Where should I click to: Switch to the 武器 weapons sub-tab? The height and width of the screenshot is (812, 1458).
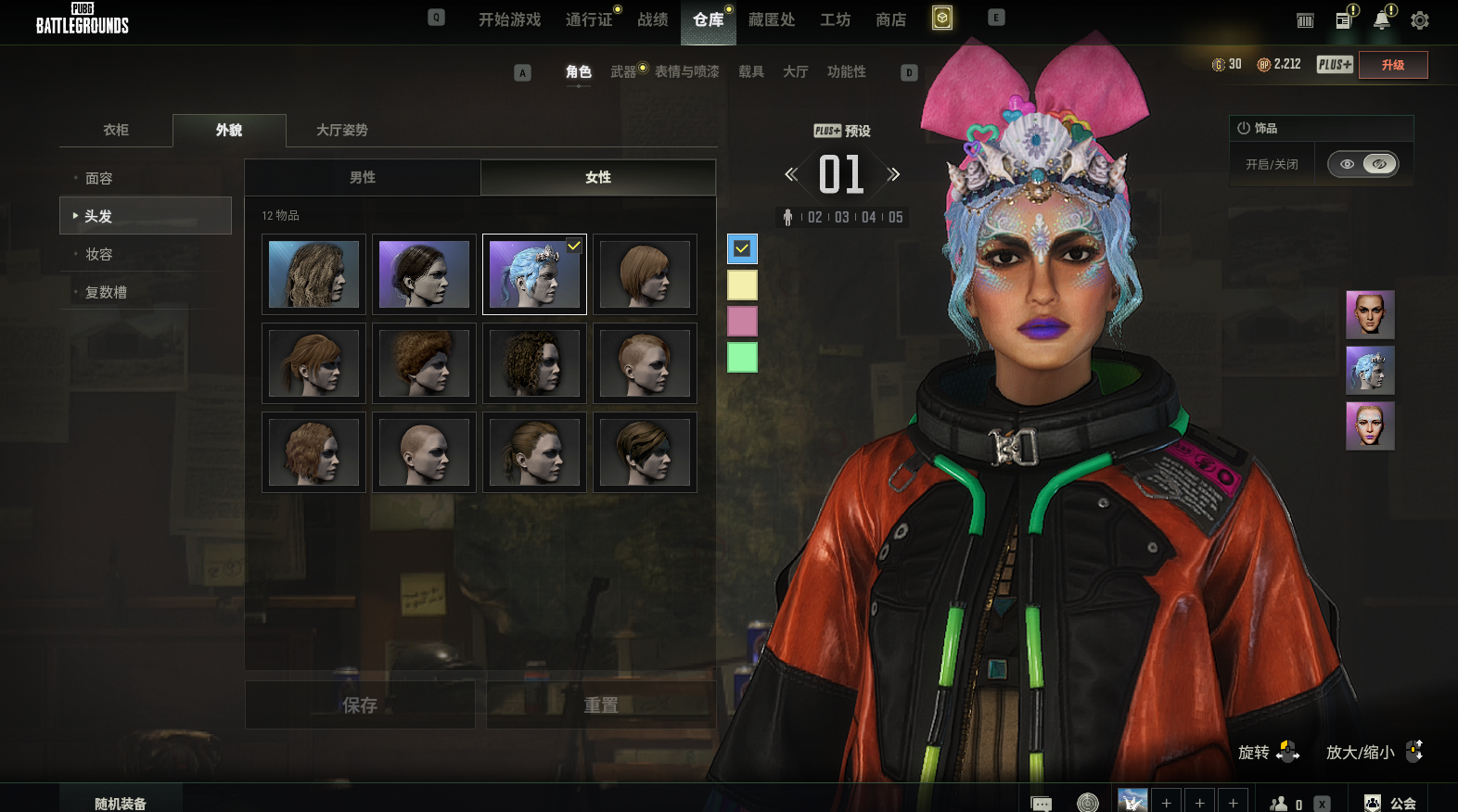[x=623, y=71]
